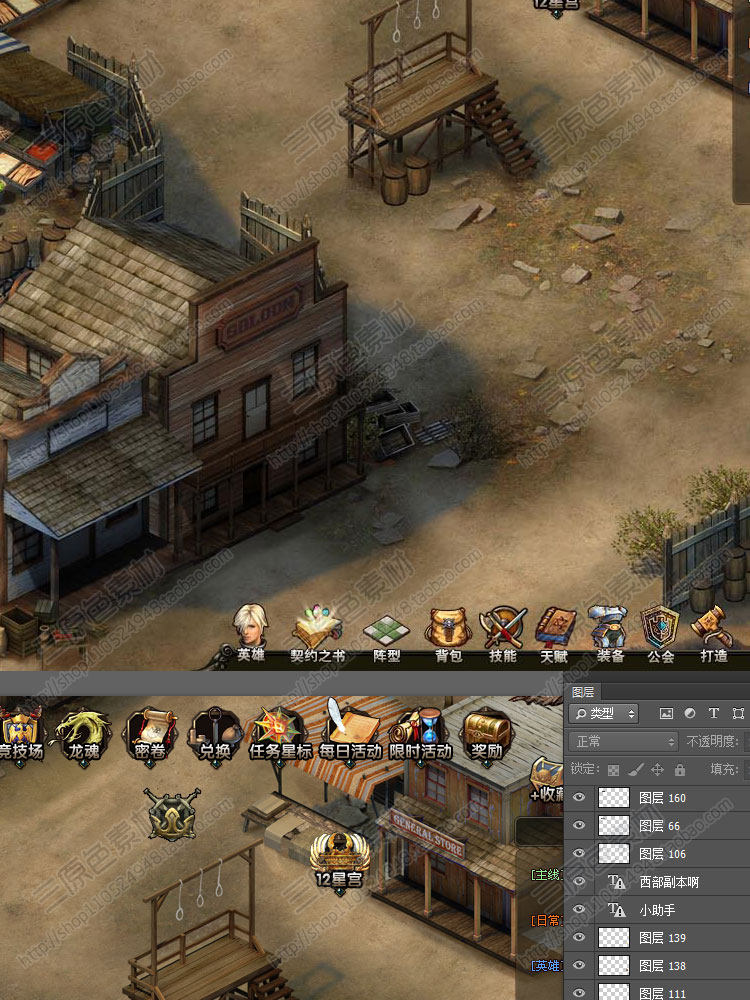The height and width of the screenshot is (1000, 750).
Task: Open 每日活动 daily activities
Action: [349, 731]
